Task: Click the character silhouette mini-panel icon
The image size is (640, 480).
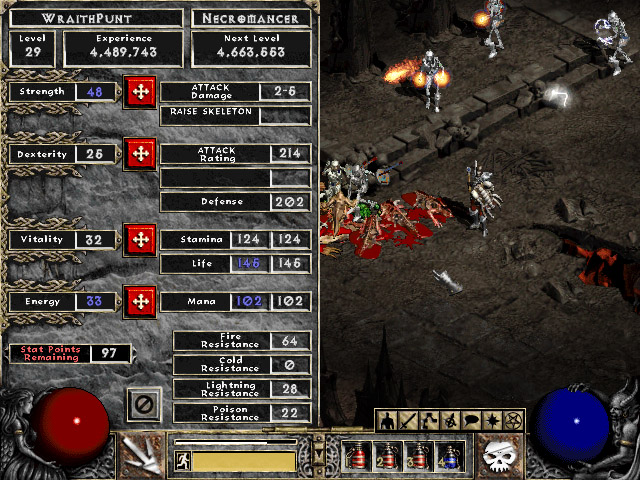Action: 387,421
